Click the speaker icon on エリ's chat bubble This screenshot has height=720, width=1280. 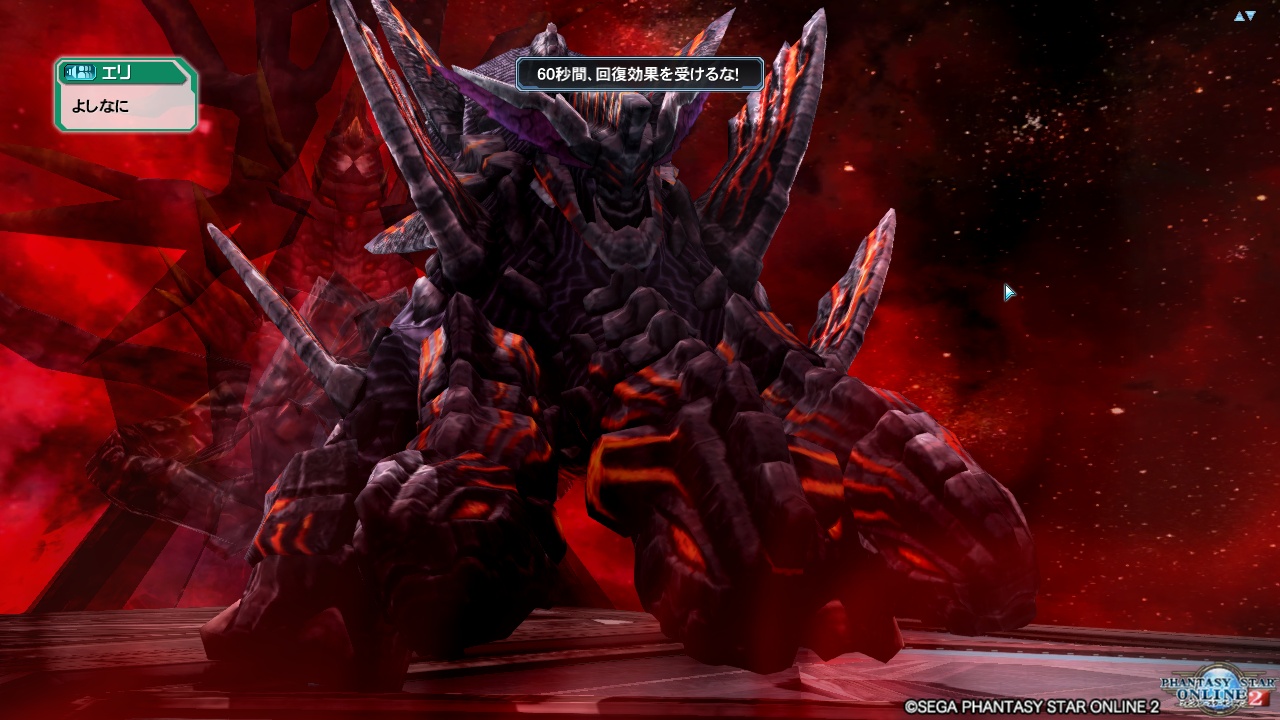tap(70, 71)
